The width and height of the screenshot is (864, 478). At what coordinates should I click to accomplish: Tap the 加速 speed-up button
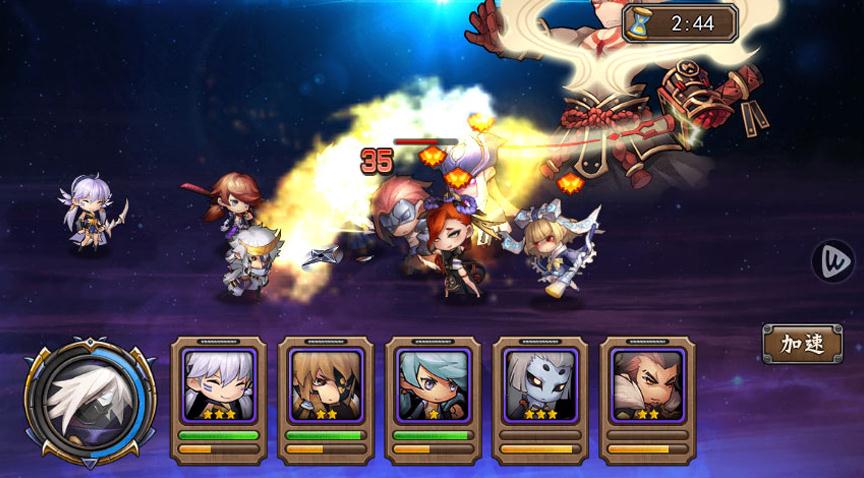(802, 344)
